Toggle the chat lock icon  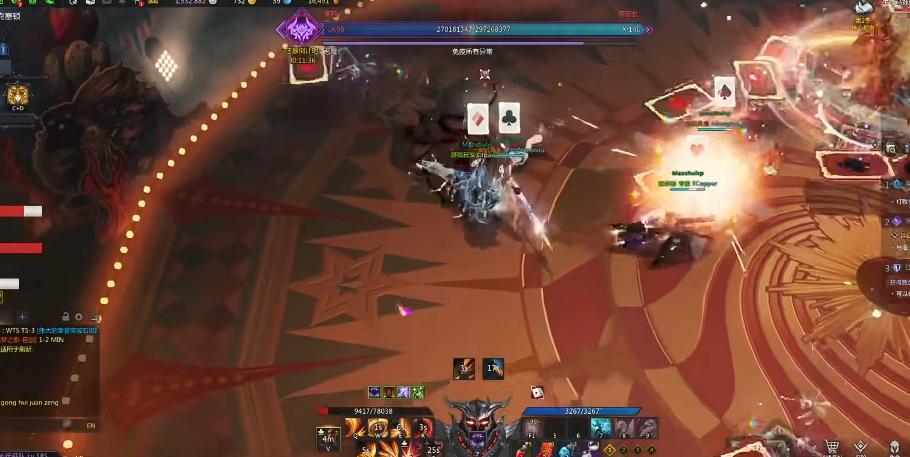pyautogui.click(x=65, y=317)
